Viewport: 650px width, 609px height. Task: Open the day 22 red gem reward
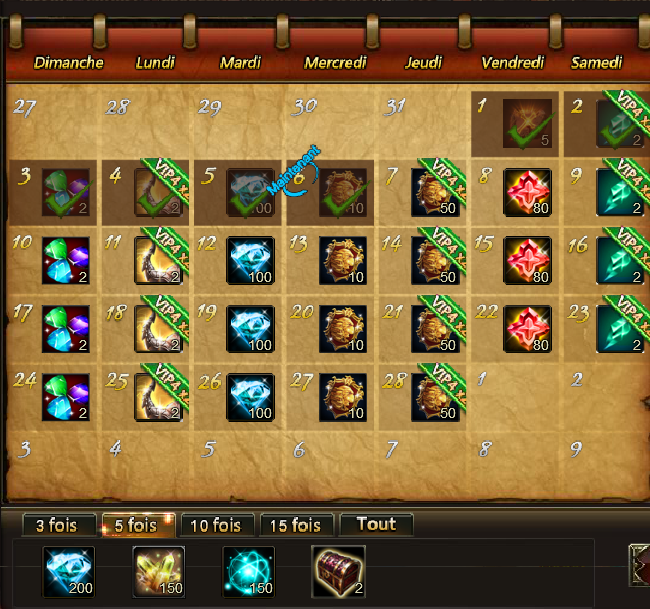click(x=527, y=328)
